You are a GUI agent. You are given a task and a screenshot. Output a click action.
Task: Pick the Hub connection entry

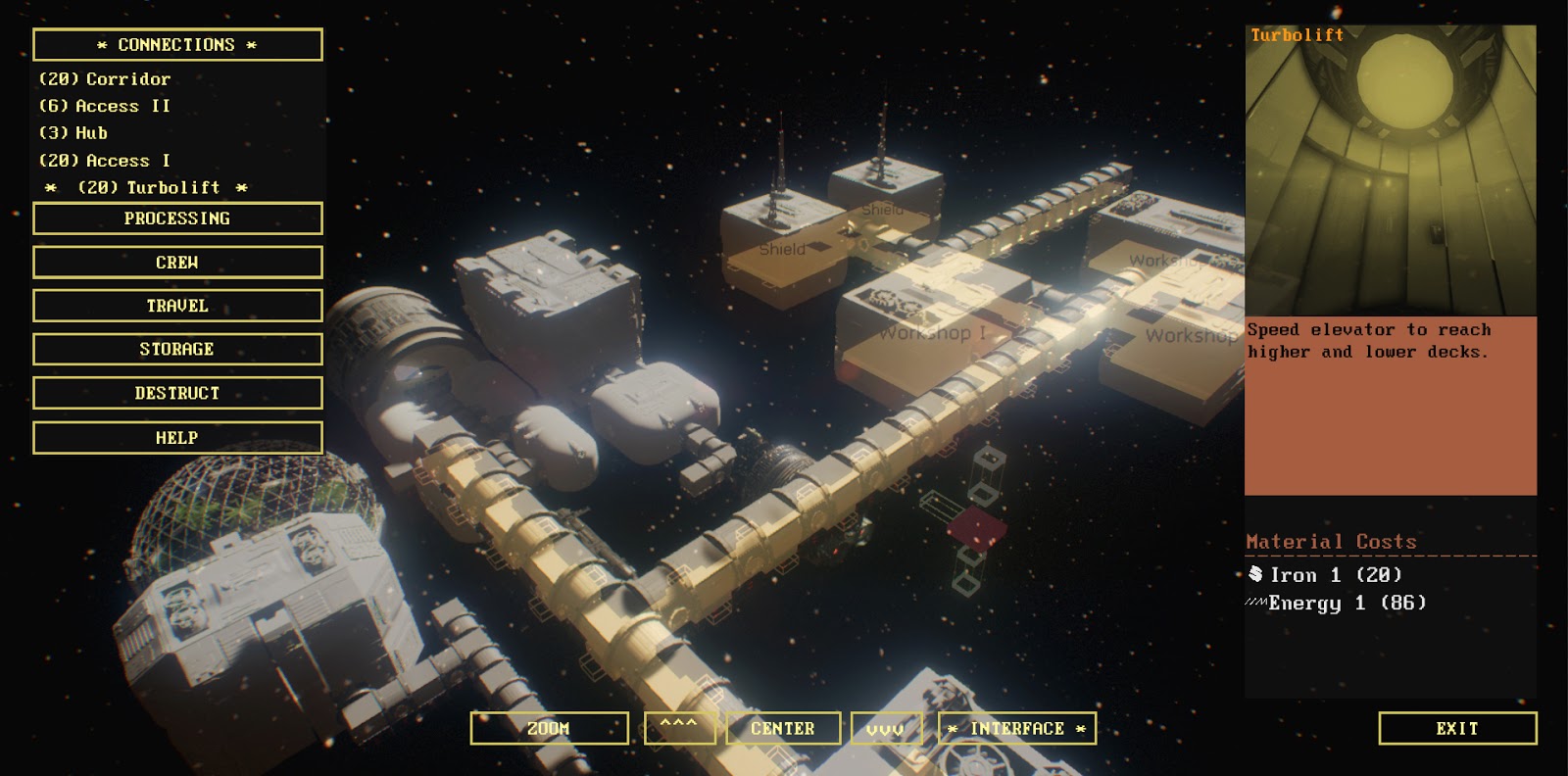pyautogui.click(x=73, y=133)
